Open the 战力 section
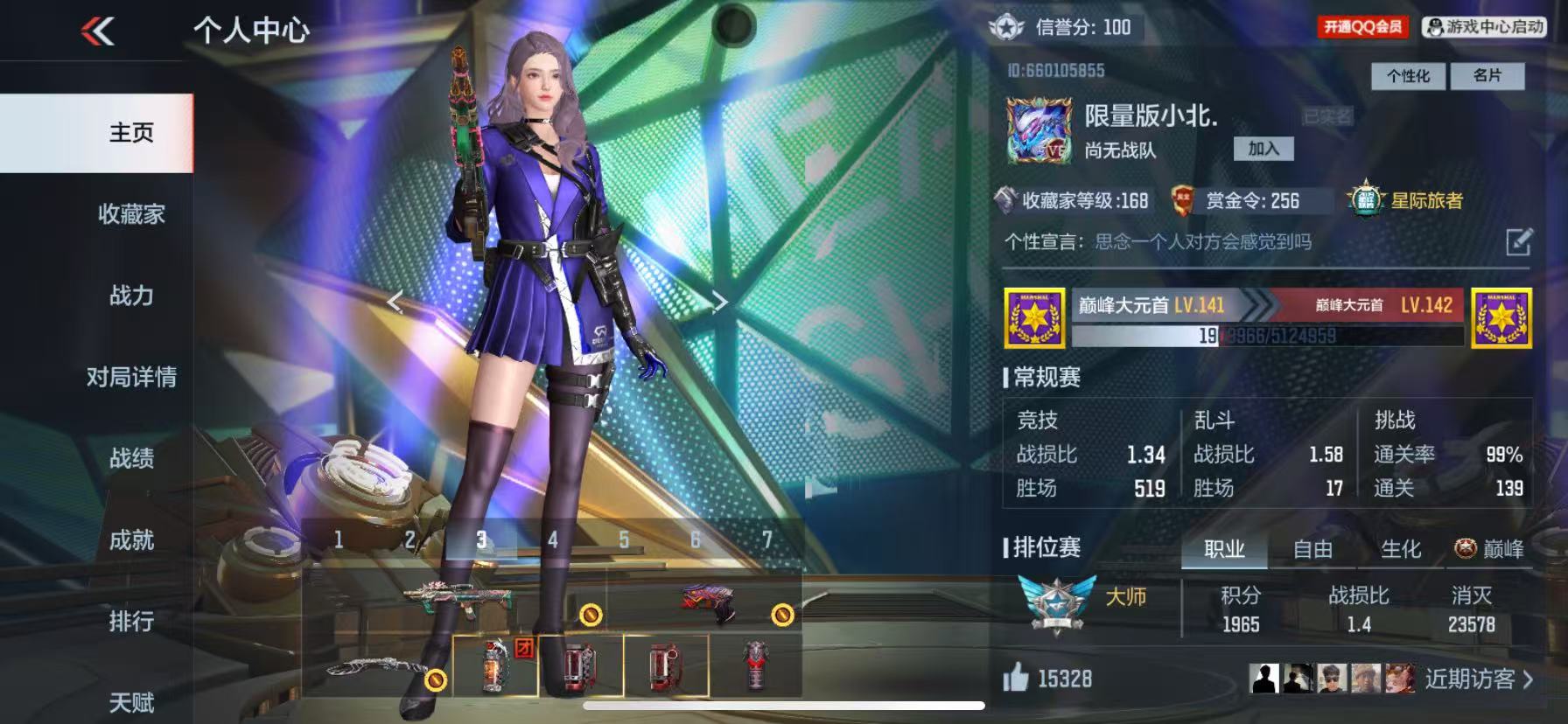The height and width of the screenshot is (724, 1568). click(131, 296)
